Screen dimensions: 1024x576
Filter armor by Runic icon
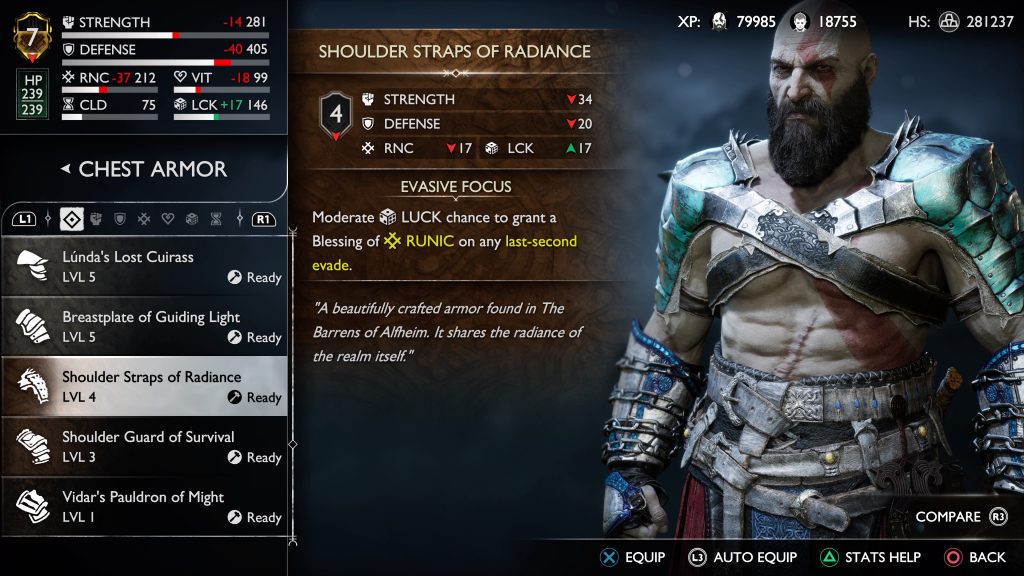click(144, 218)
